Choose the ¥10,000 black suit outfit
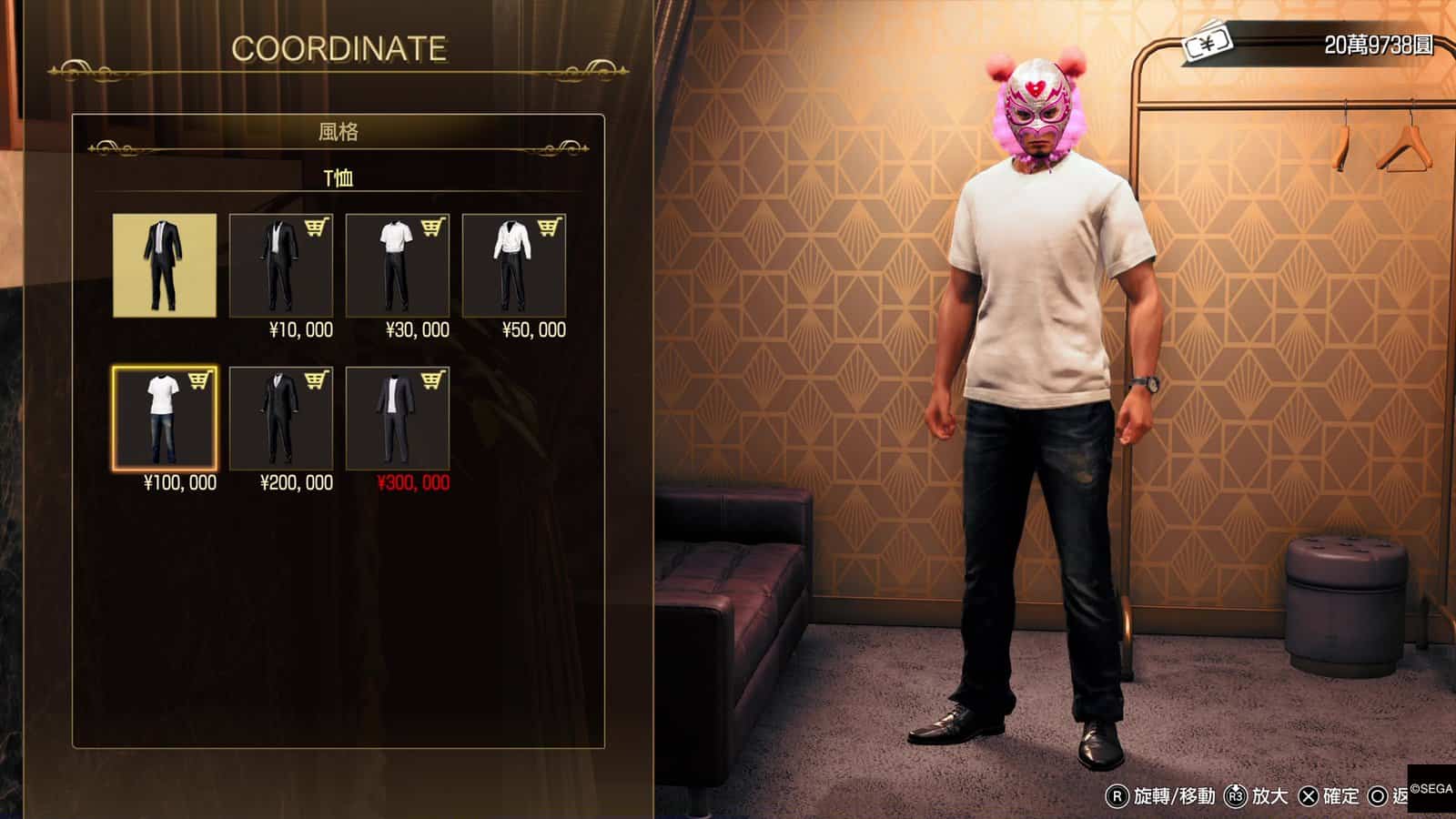 tap(280, 266)
